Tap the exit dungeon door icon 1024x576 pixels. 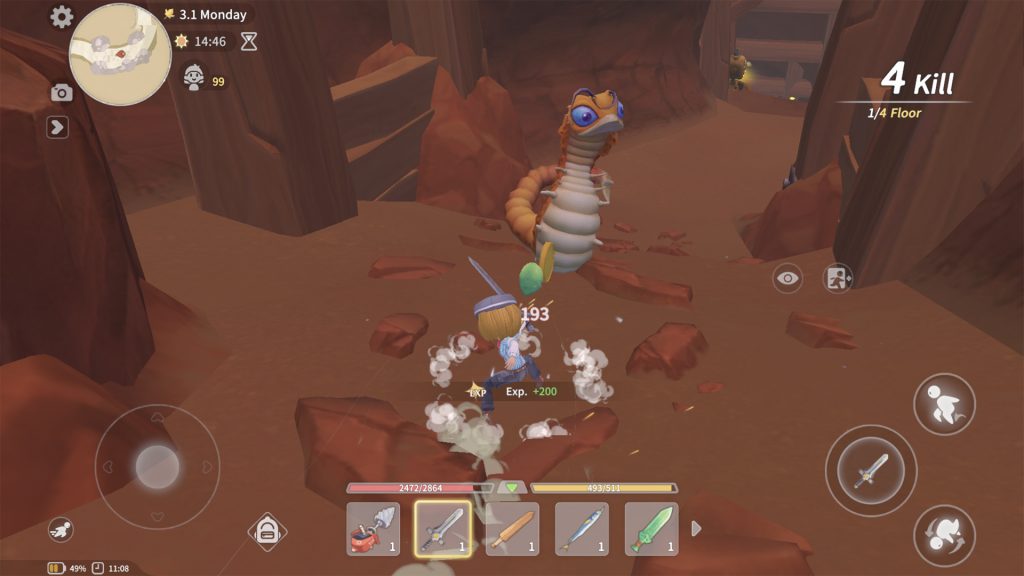(837, 279)
